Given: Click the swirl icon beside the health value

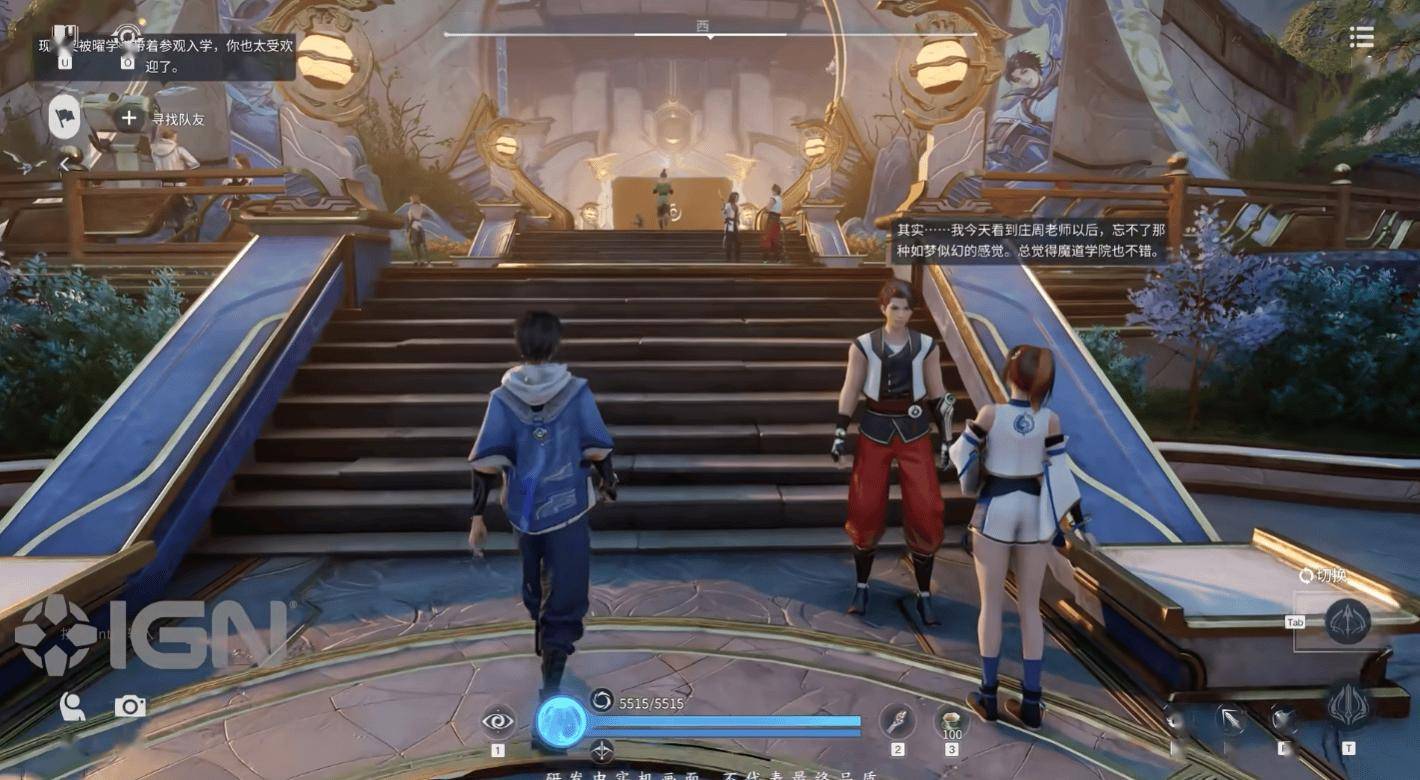Looking at the screenshot, I should [602, 701].
